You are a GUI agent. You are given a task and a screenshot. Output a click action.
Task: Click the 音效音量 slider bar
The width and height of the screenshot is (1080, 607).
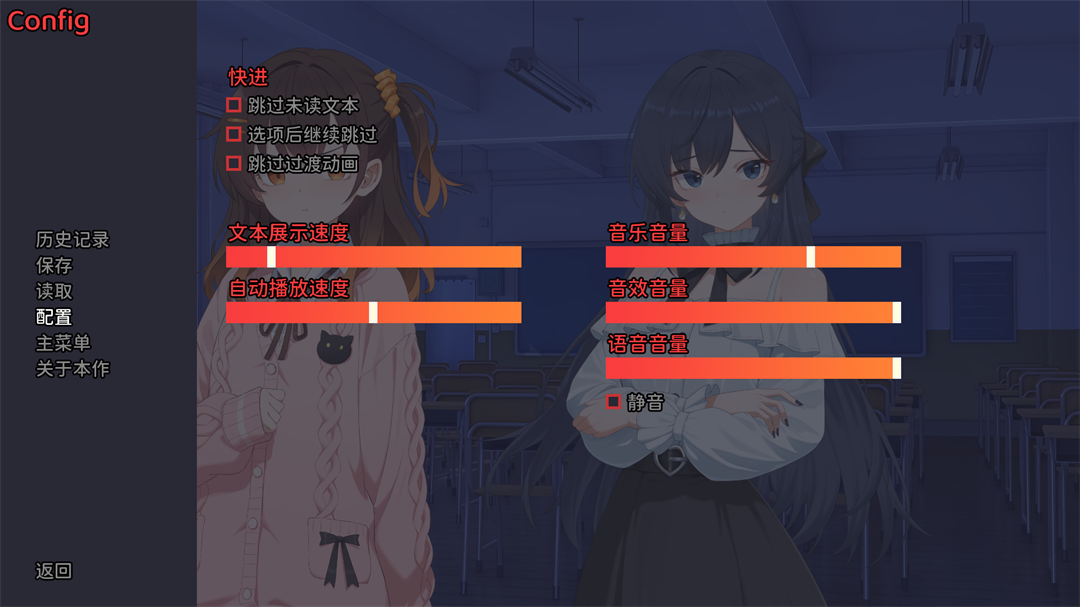point(753,313)
